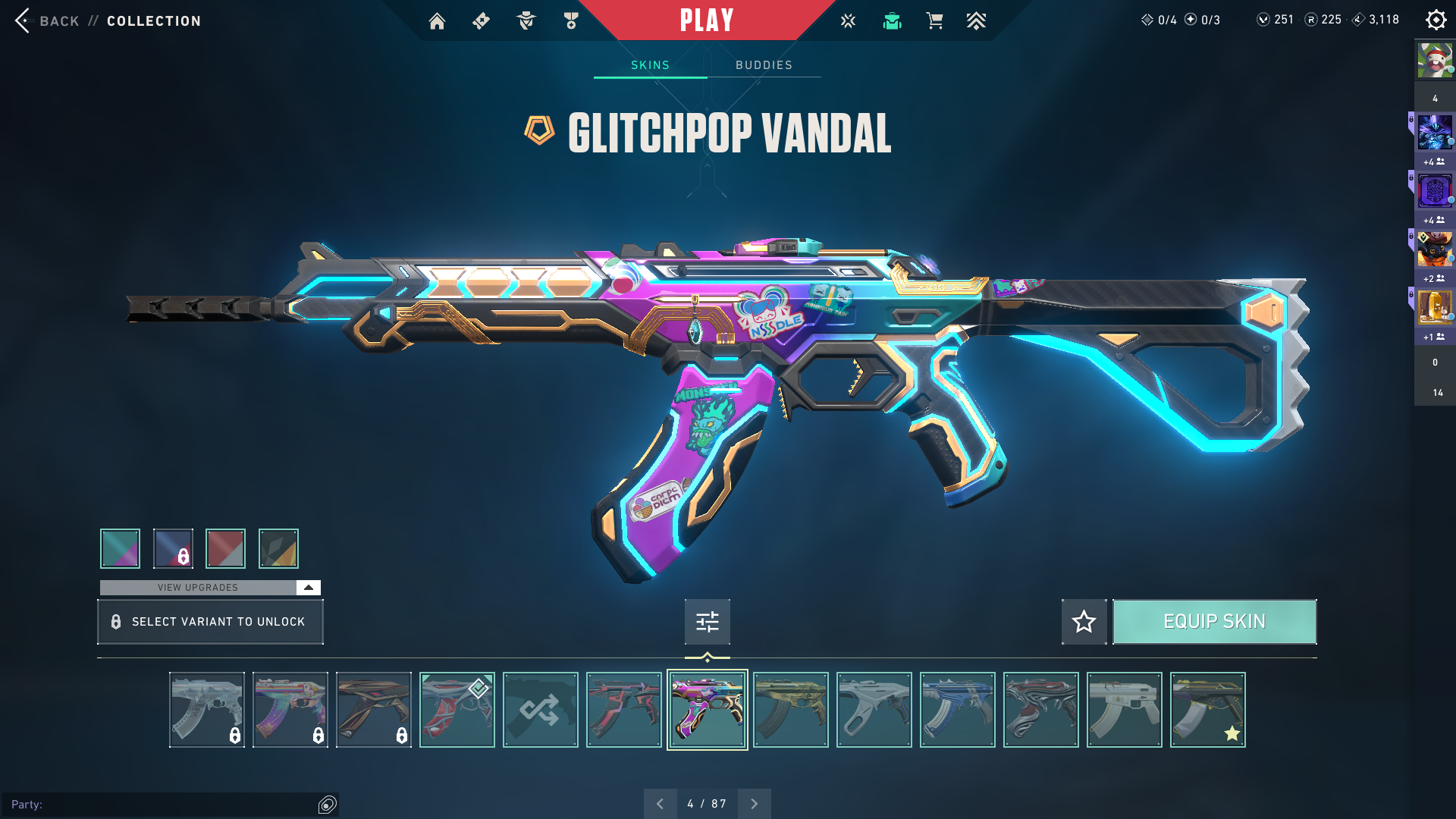Pick the red variant swatch
Screen dimensions: 1456x819
click(x=225, y=548)
